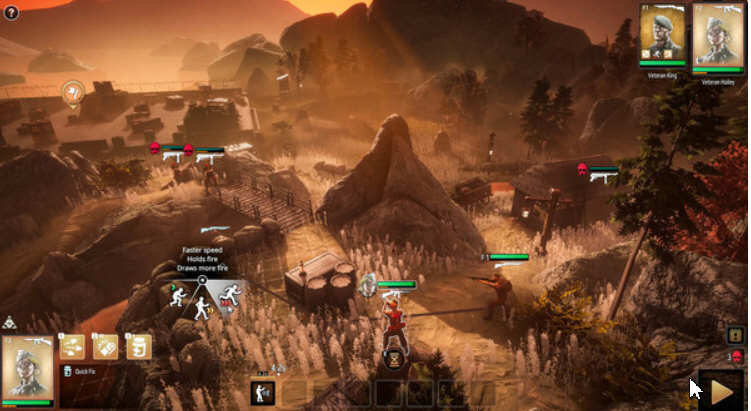The height and width of the screenshot is (411, 751).
Task: Choose the walking movement mode icon
Action: point(202,309)
